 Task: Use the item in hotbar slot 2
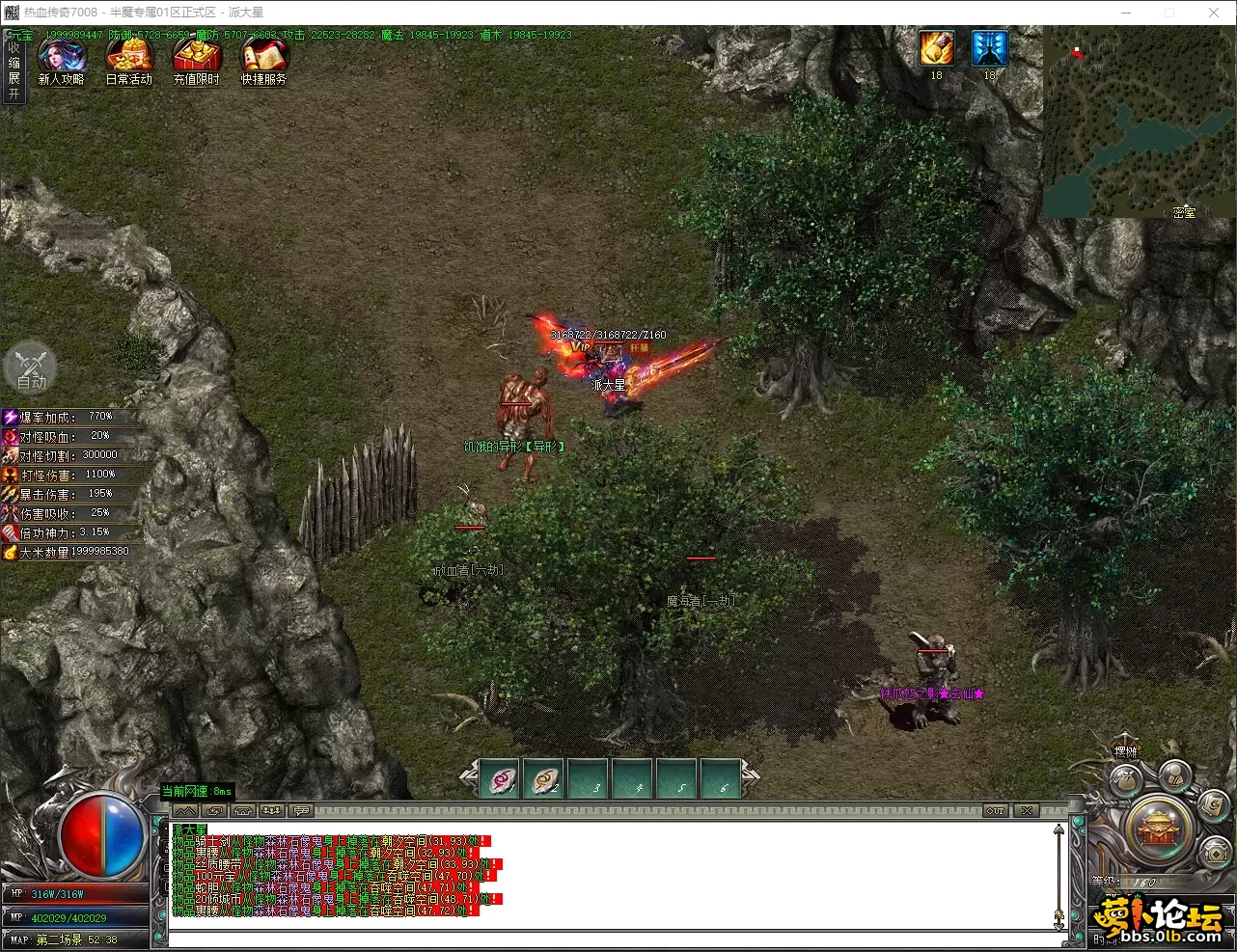[x=546, y=779]
